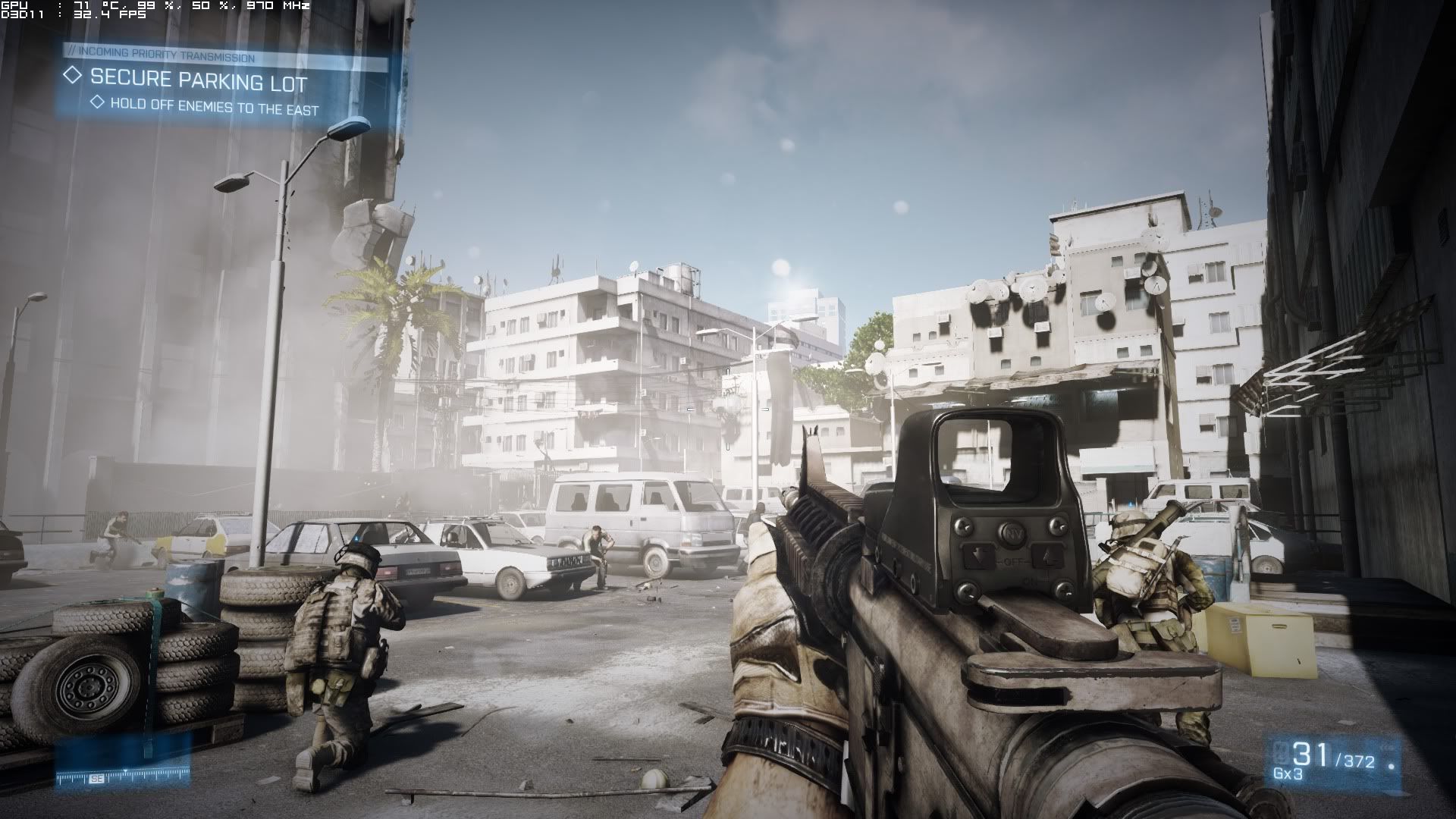1456x819 pixels.
Task: Open the Incoming Priority Transmission header
Action: 160,58
